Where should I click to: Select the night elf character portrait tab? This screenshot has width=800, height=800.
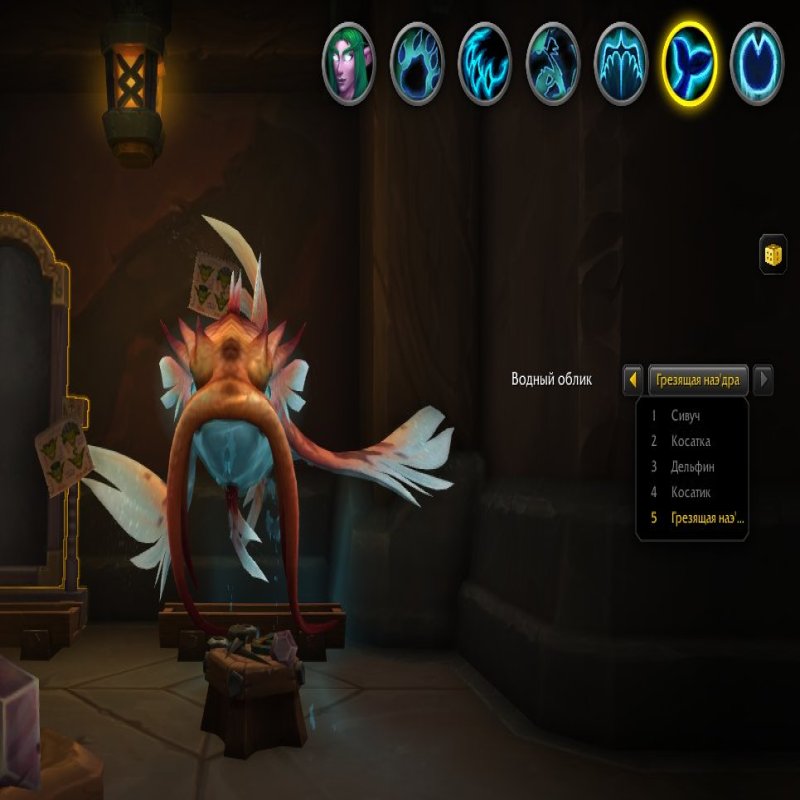tap(348, 63)
